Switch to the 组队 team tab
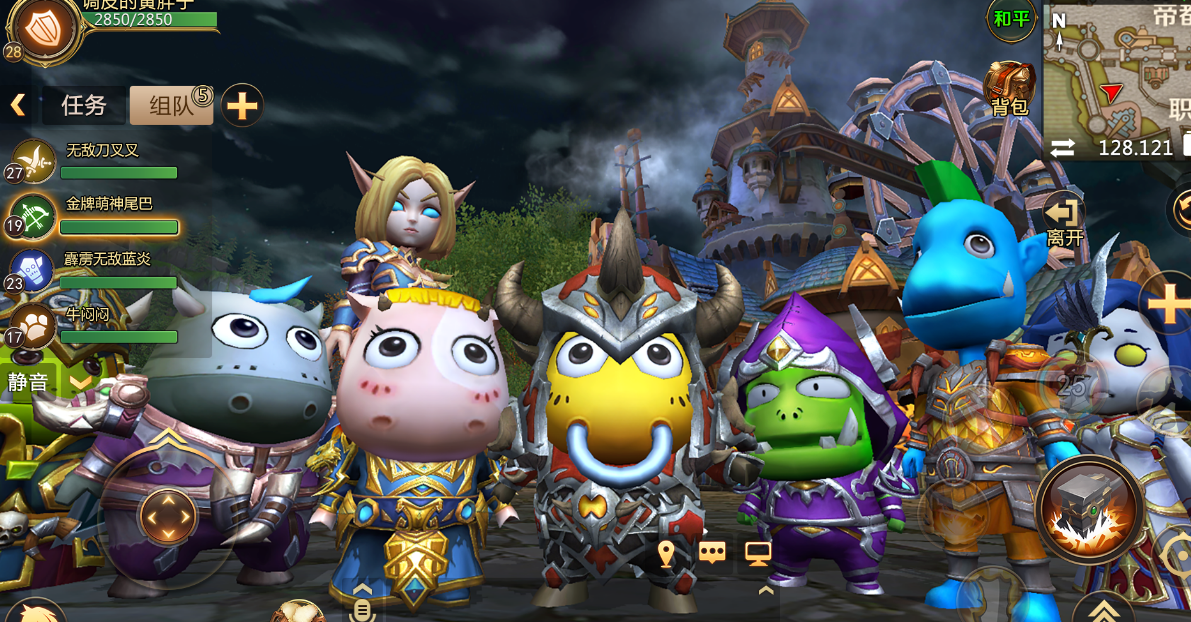 pos(171,105)
